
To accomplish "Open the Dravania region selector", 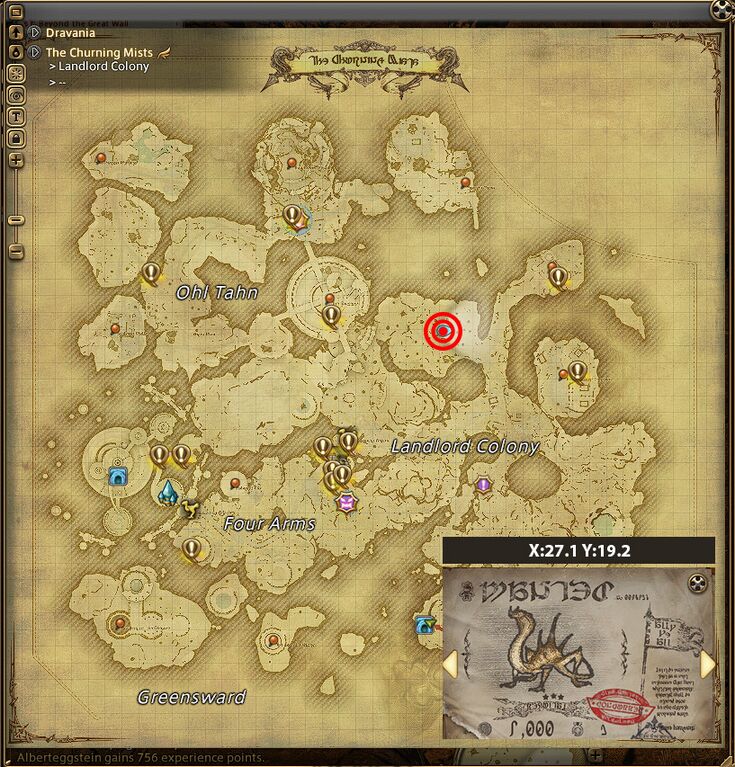I will 34,33.
